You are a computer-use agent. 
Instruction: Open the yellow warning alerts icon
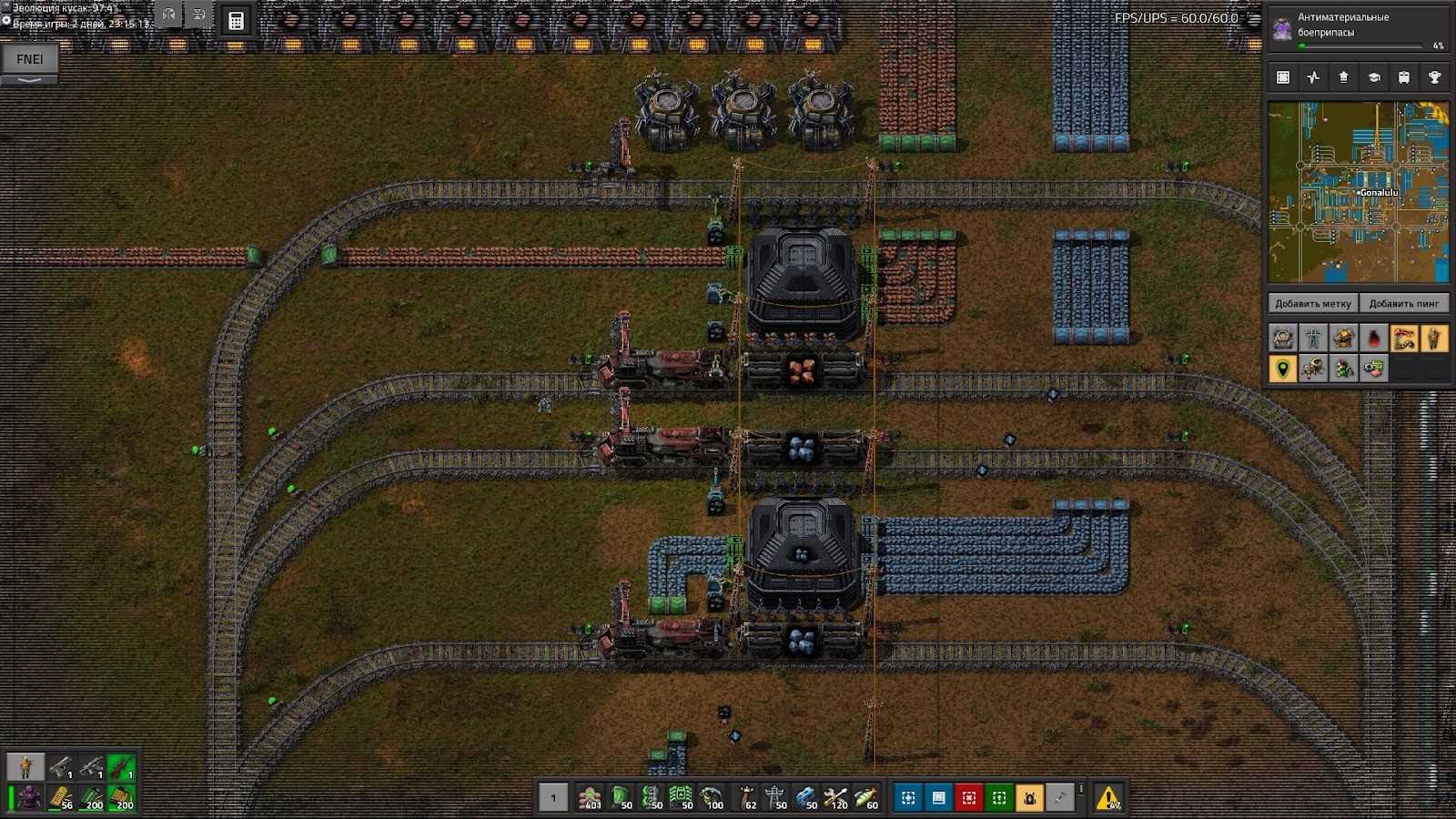(x=1108, y=798)
